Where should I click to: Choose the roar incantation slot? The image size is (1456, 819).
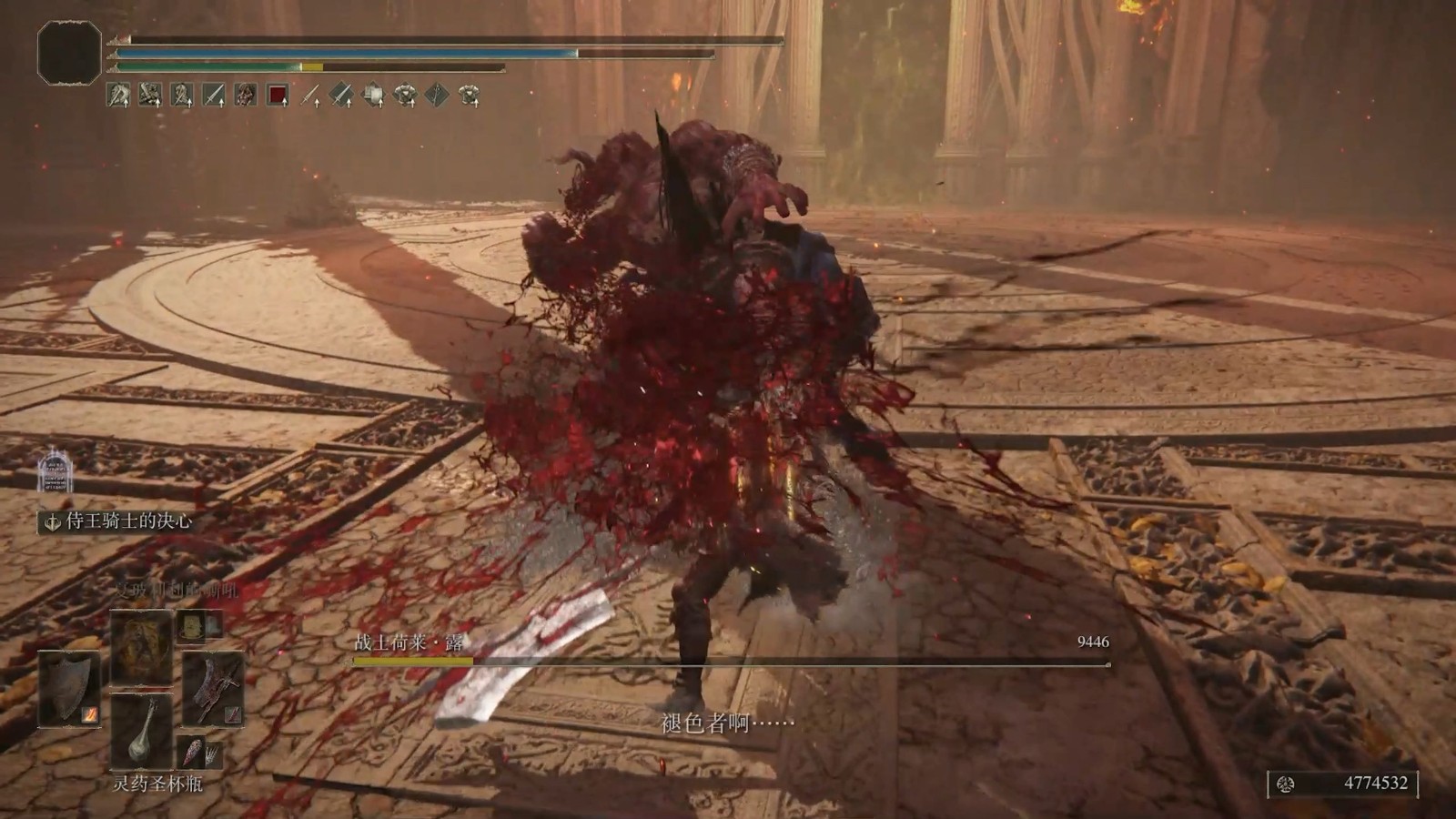[141, 646]
